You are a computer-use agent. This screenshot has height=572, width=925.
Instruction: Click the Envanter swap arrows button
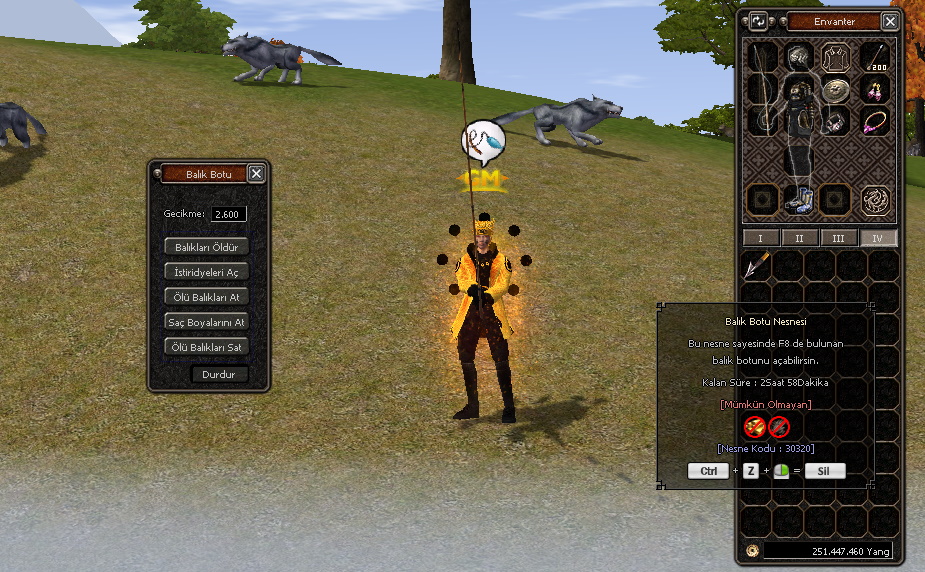(x=759, y=21)
